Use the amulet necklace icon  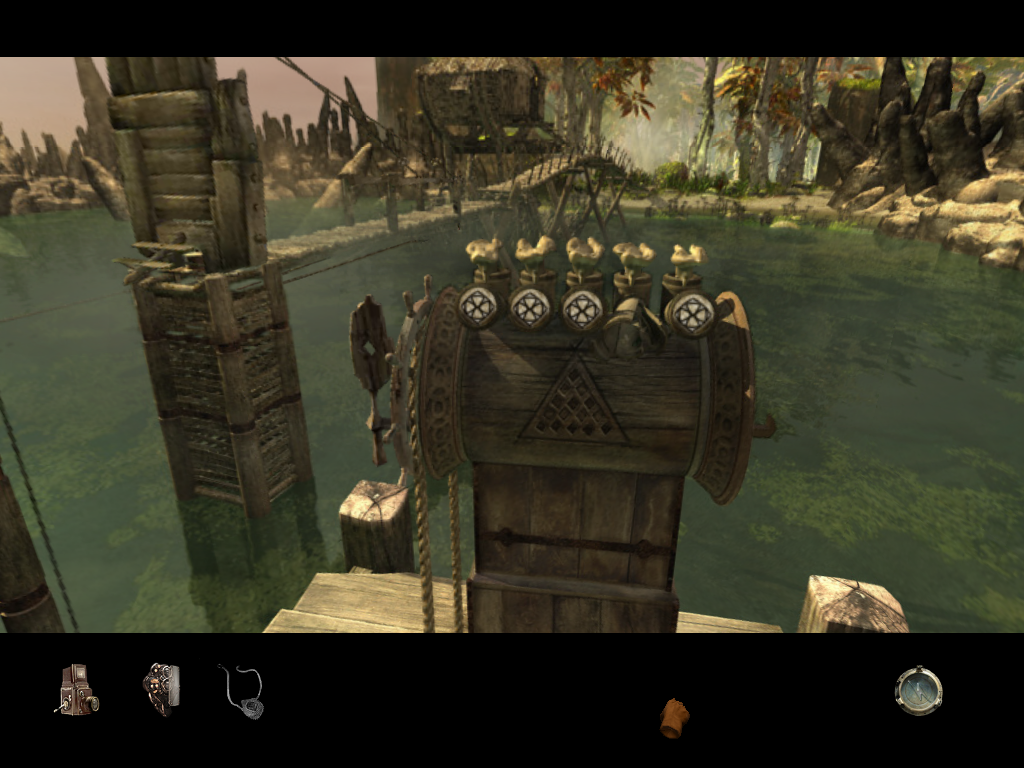tap(243, 692)
